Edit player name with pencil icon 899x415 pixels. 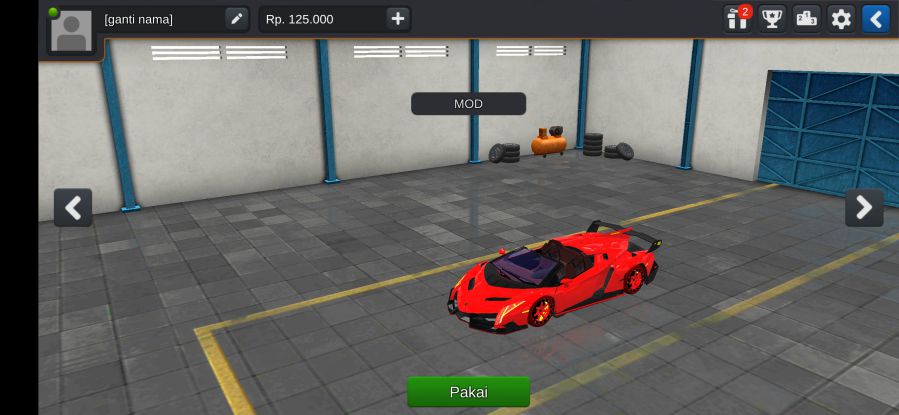[236, 19]
